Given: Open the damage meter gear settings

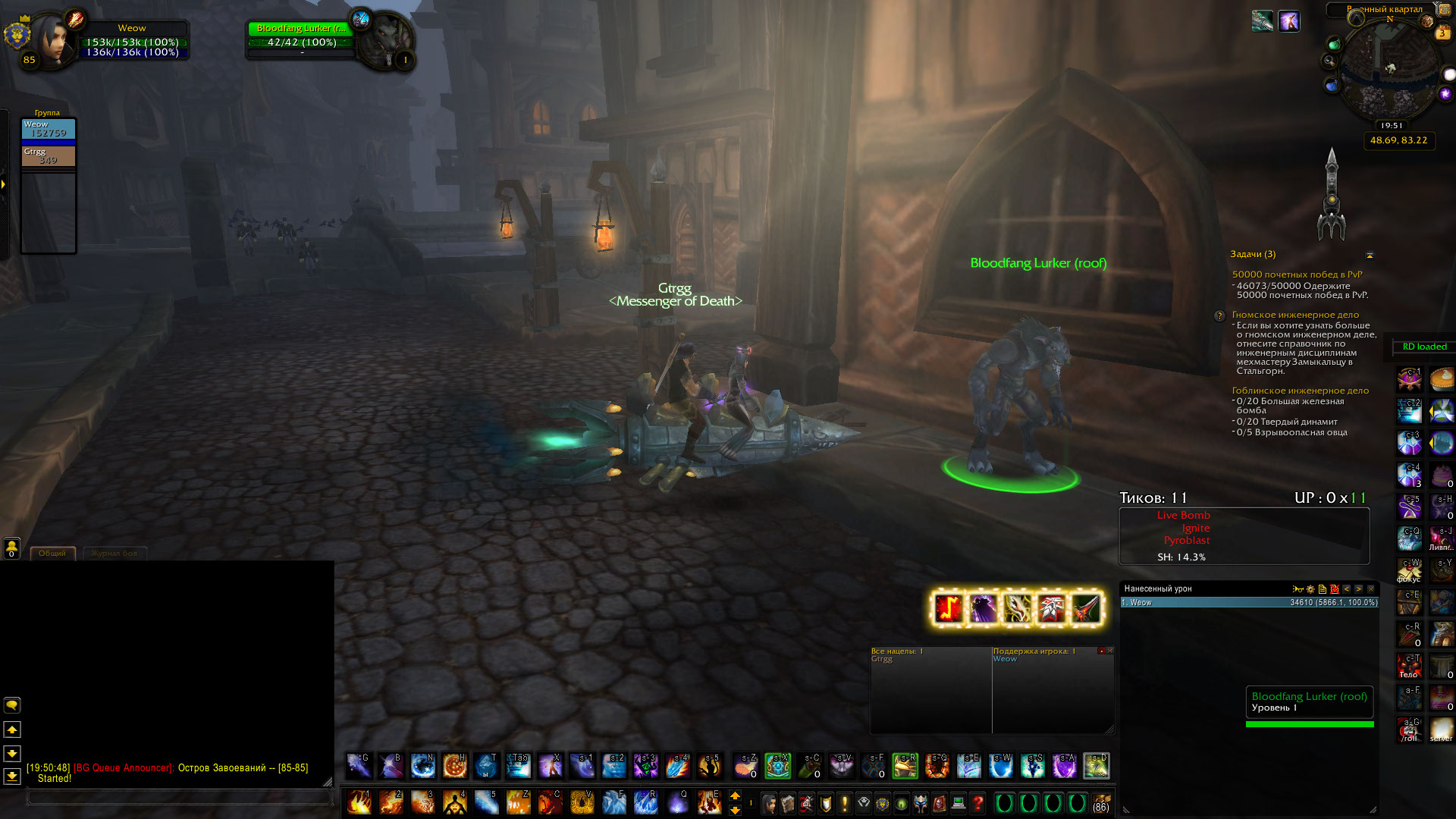Looking at the screenshot, I should (x=1310, y=589).
